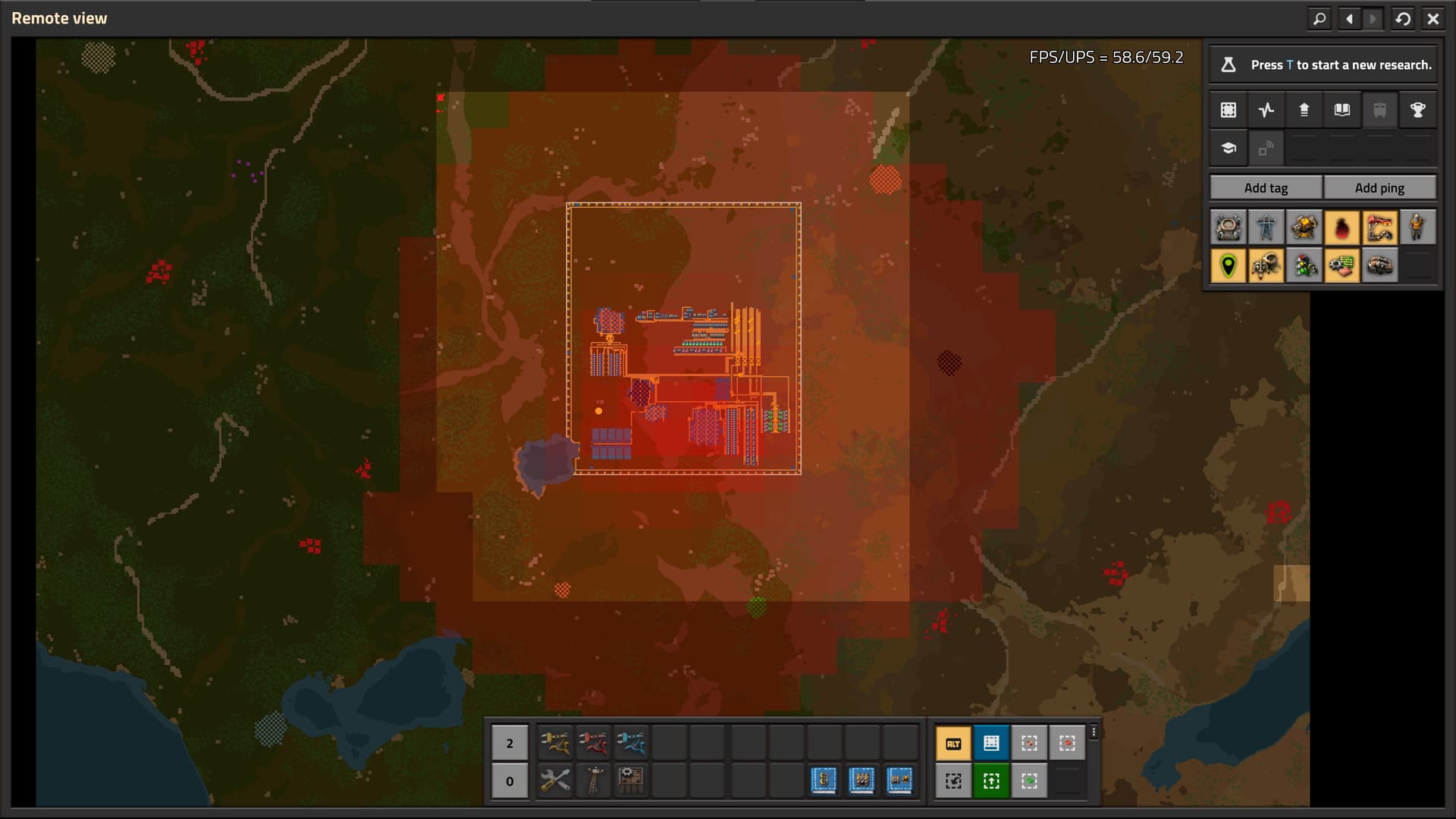The height and width of the screenshot is (819, 1456).
Task: Toggle the electric pole network overlay
Action: click(1266, 227)
